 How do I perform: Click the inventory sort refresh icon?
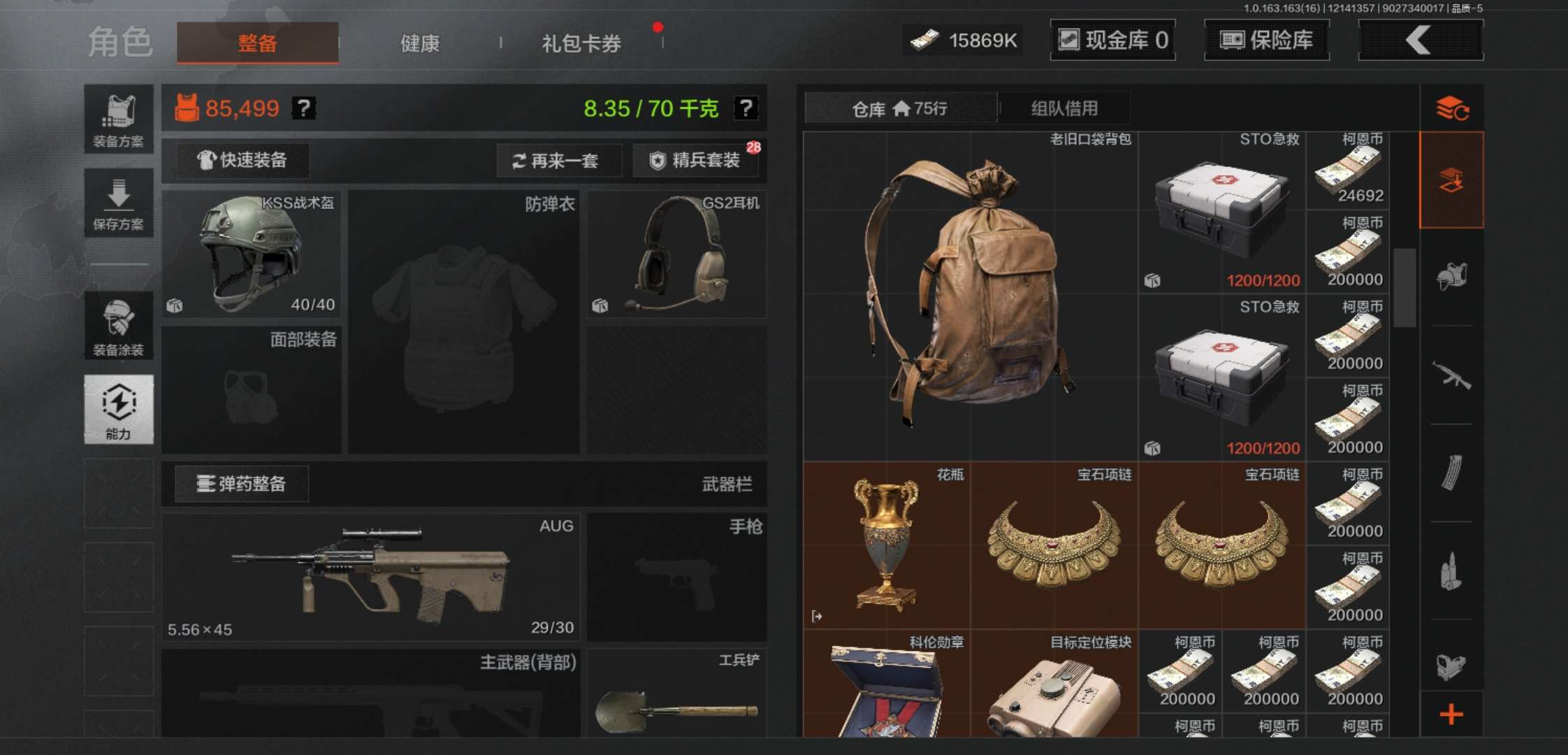point(1455,108)
